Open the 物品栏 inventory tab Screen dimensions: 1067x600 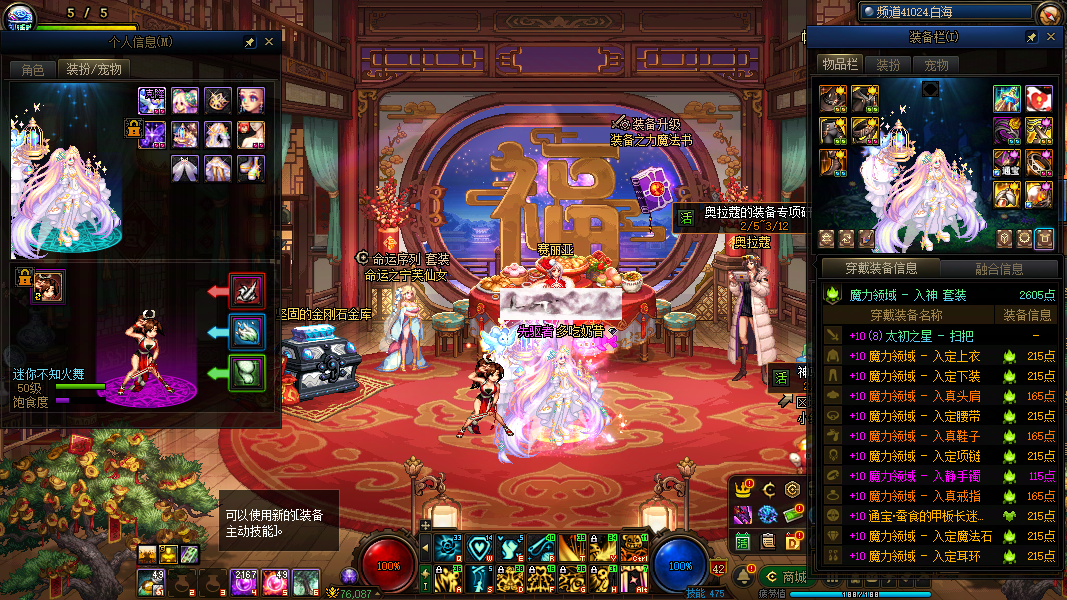click(840, 65)
